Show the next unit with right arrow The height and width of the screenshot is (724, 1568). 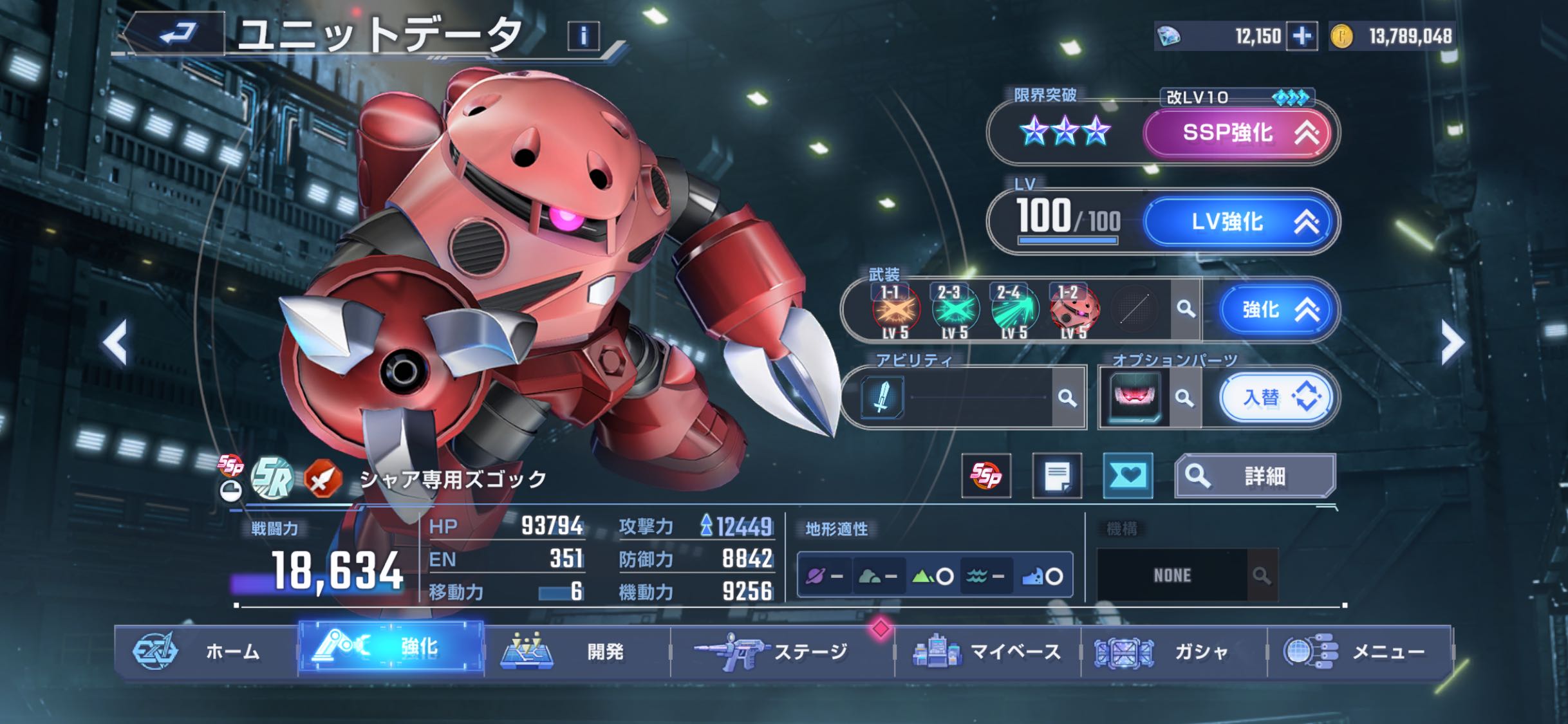[x=1452, y=344]
